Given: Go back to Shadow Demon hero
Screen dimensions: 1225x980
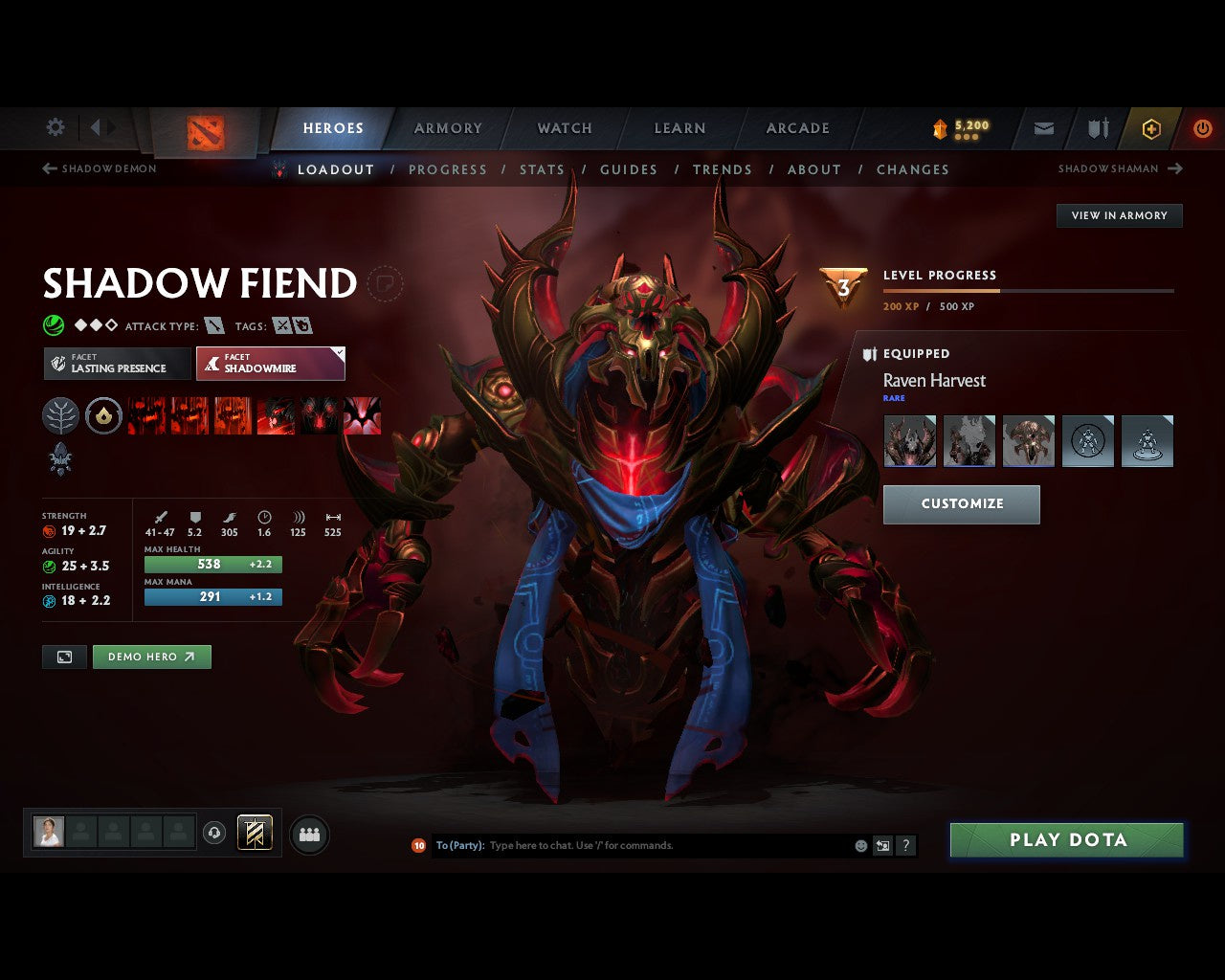Looking at the screenshot, I should coord(99,168).
